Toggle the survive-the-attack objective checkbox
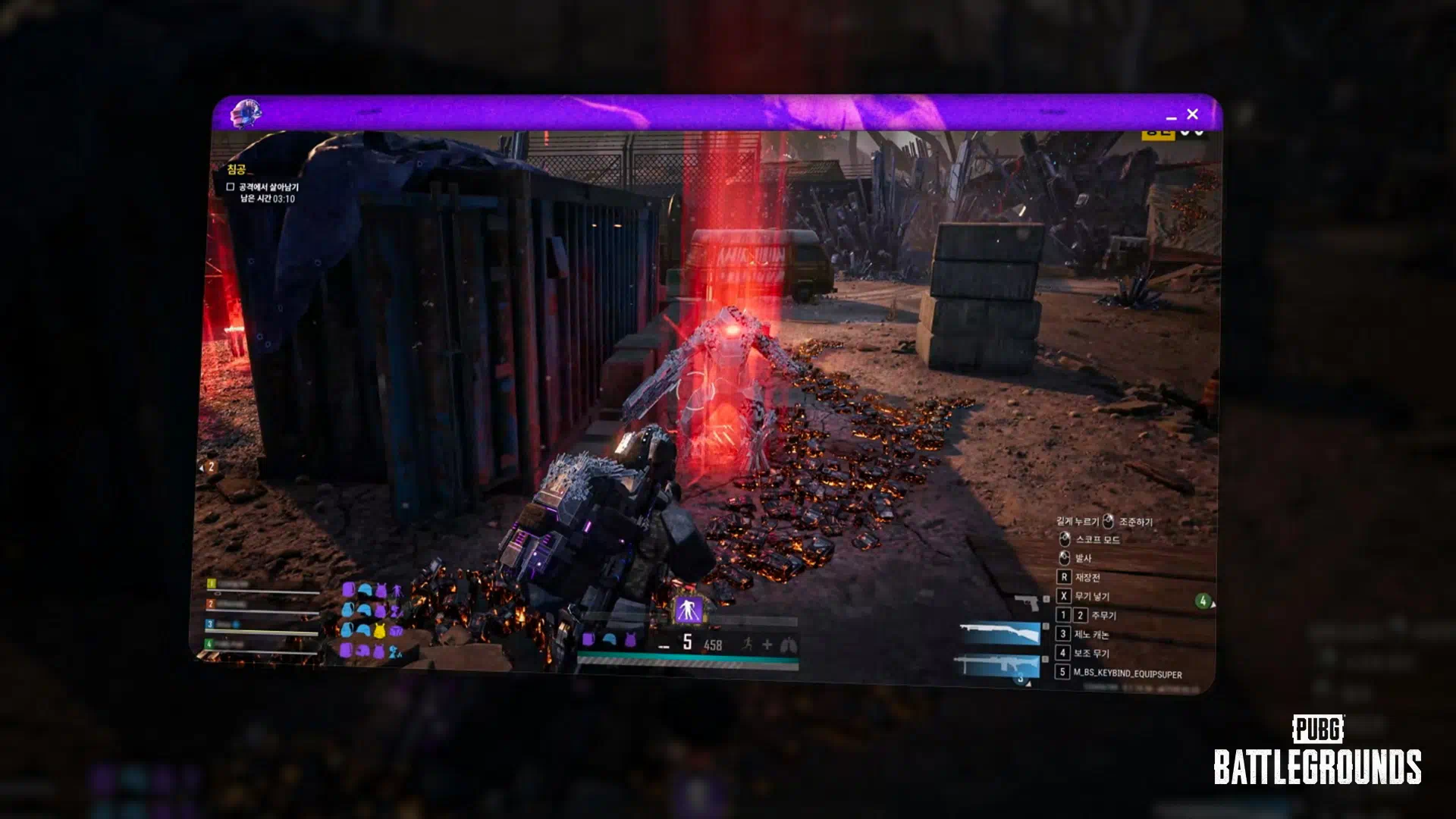The height and width of the screenshot is (819, 1456). point(231,187)
